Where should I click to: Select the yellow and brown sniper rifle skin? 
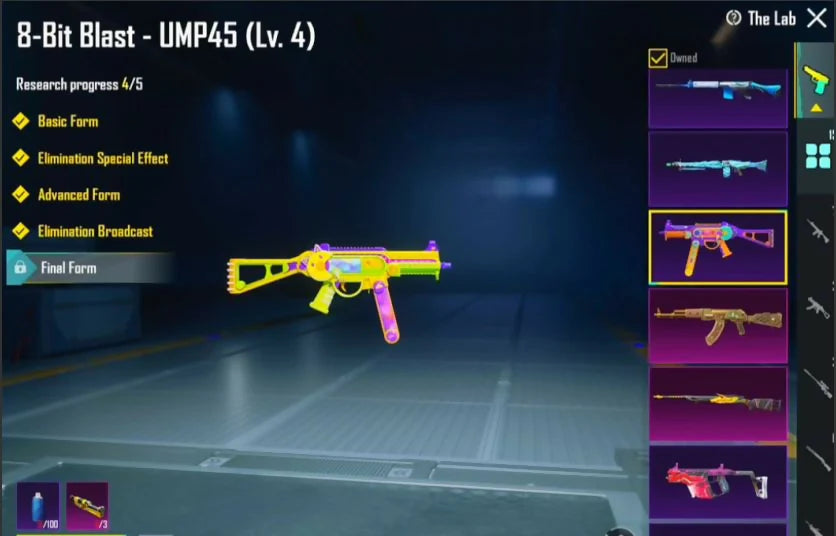click(x=717, y=403)
